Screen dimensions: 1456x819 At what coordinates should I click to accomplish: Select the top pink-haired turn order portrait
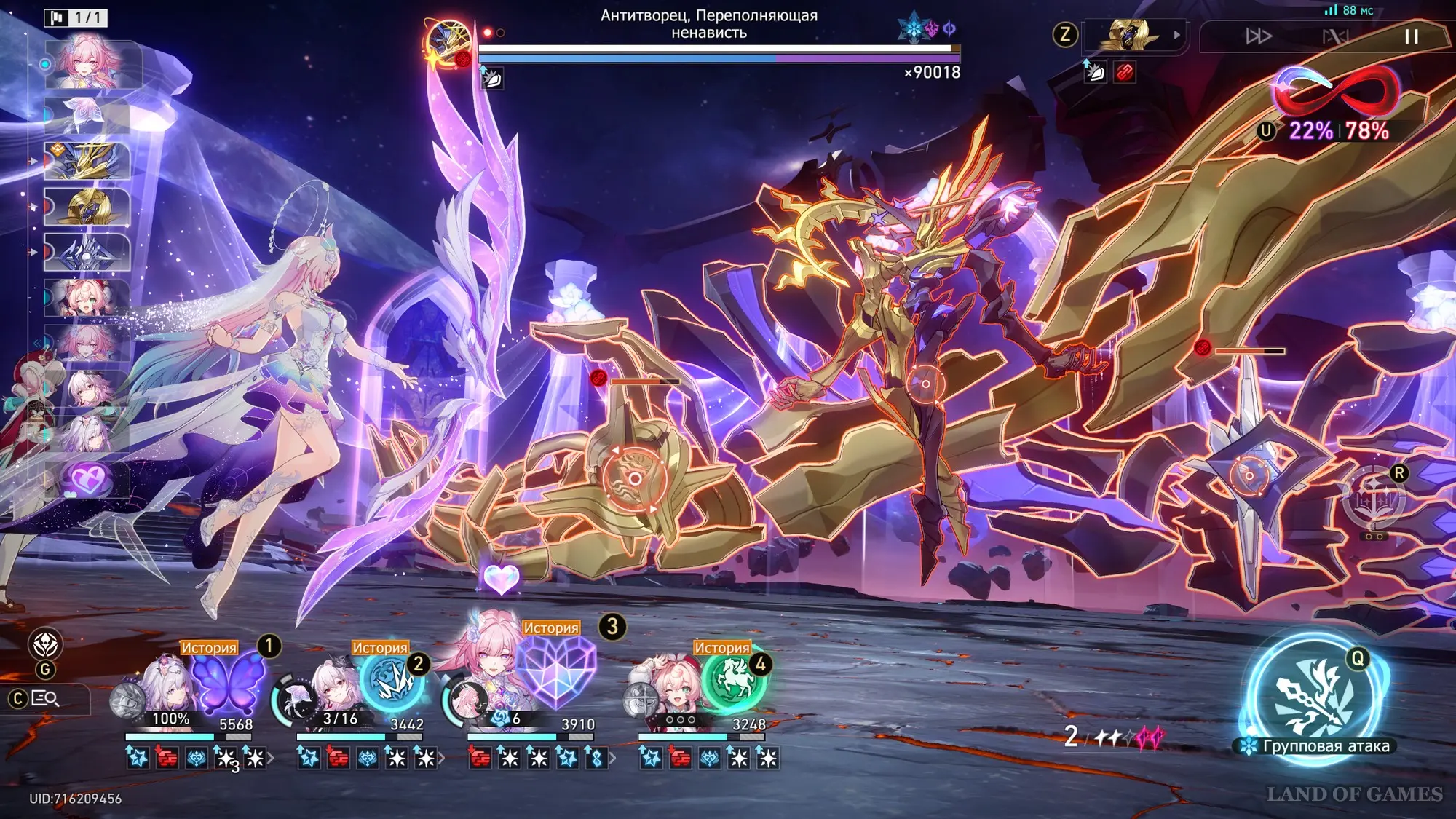pyautogui.click(x=89, y=64)
